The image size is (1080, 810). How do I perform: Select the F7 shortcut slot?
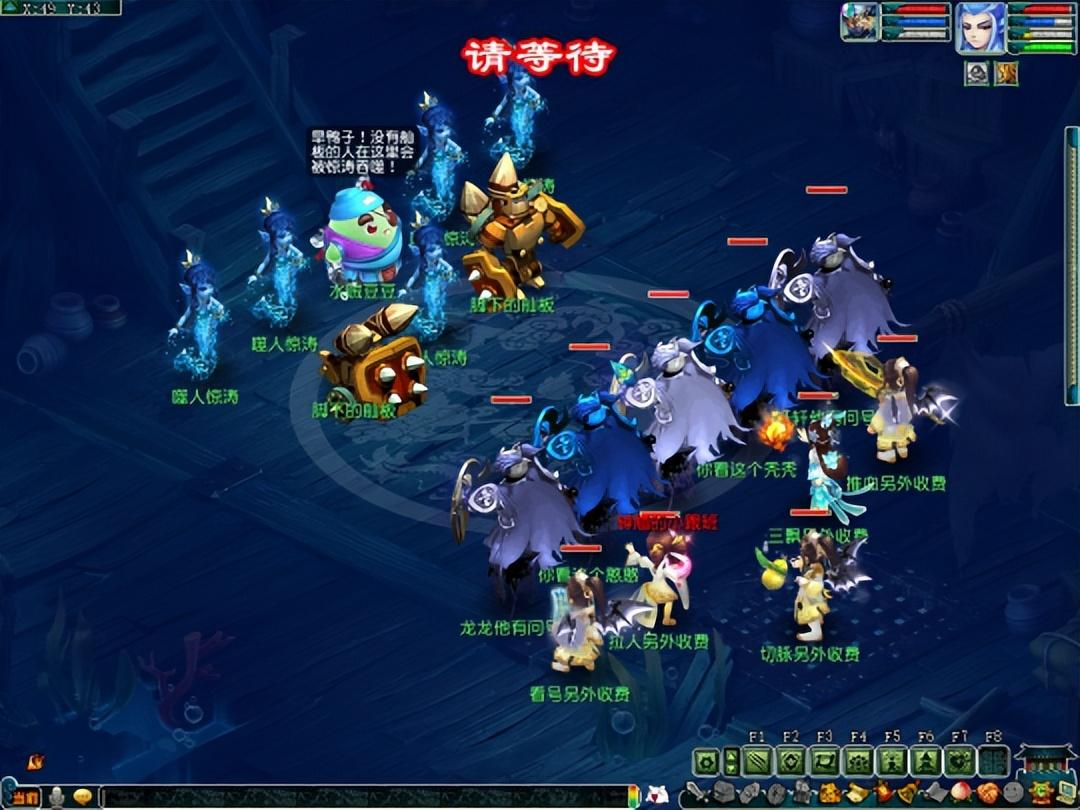tap(959, 762)
